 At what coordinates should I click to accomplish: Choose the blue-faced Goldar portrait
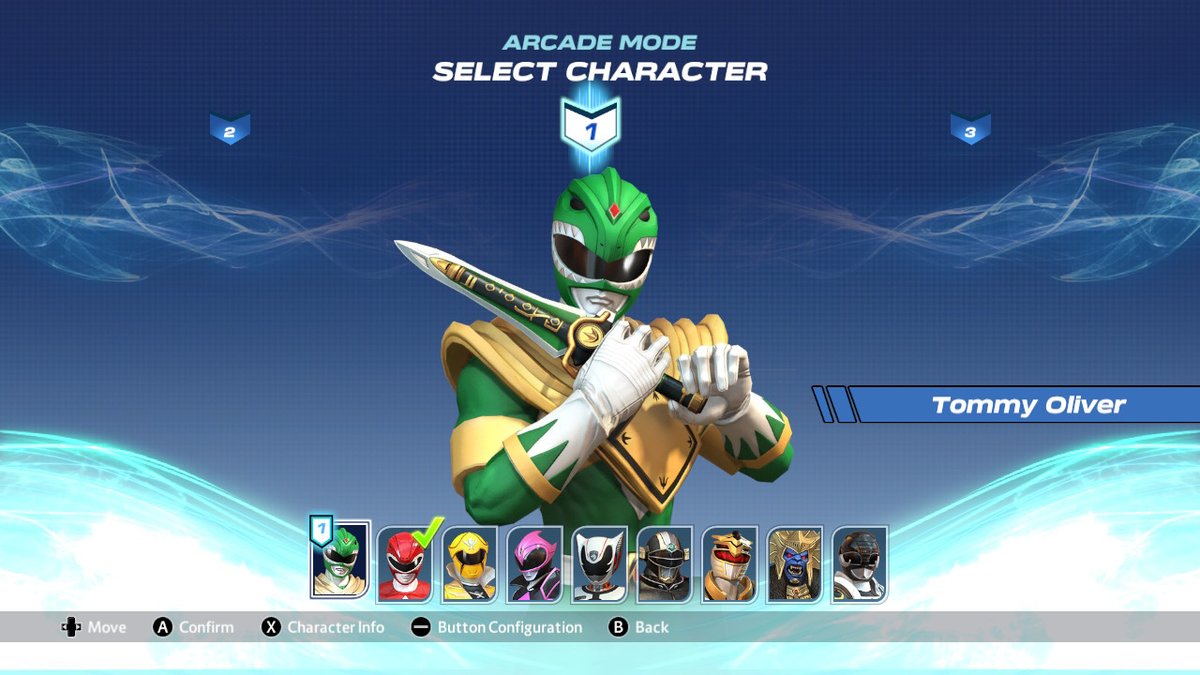(x=794, y=565)
